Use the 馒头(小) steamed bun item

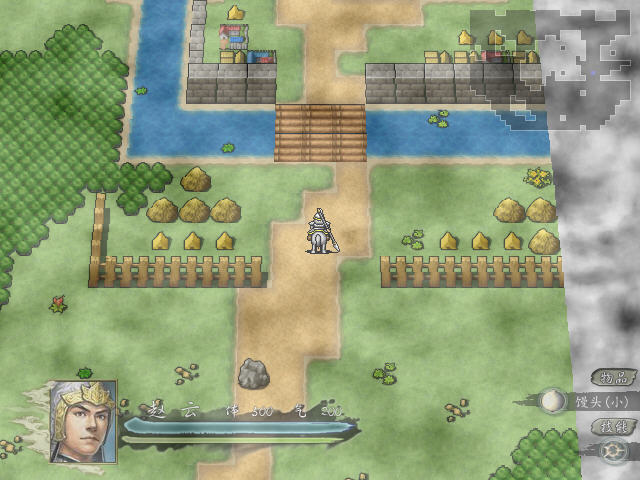(551, 402)
